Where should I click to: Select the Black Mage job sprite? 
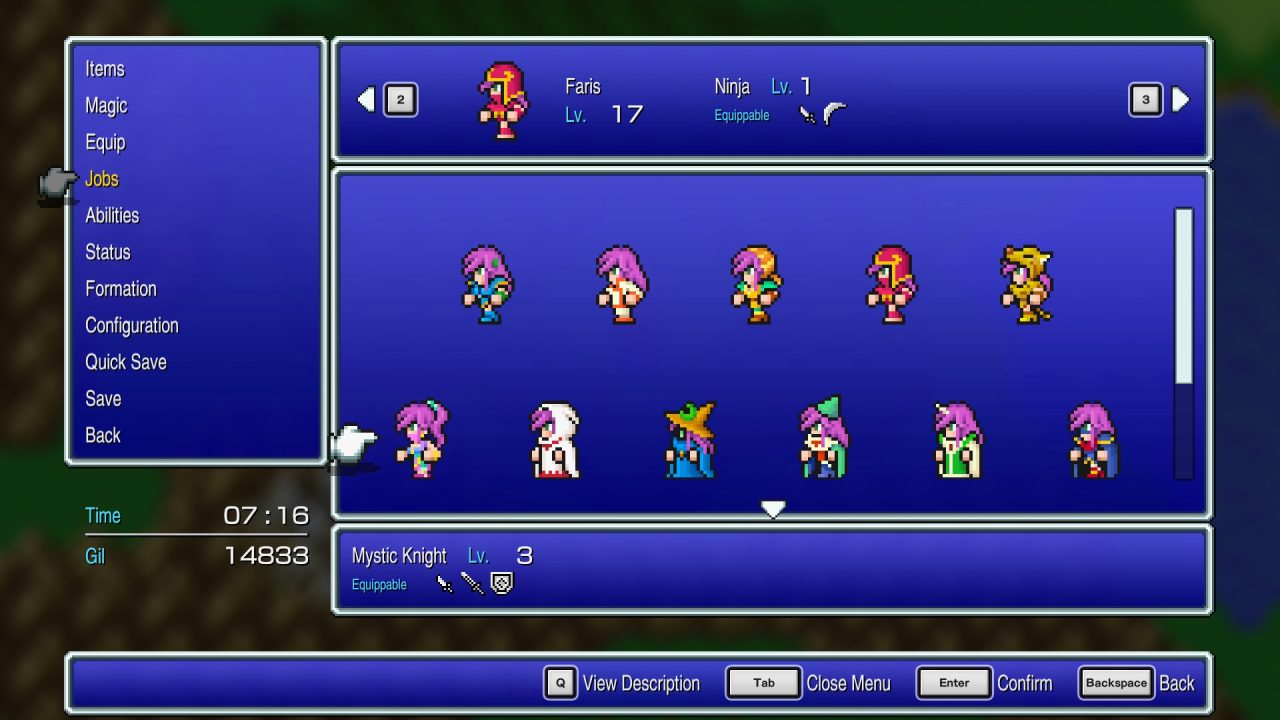coord(690,440)
